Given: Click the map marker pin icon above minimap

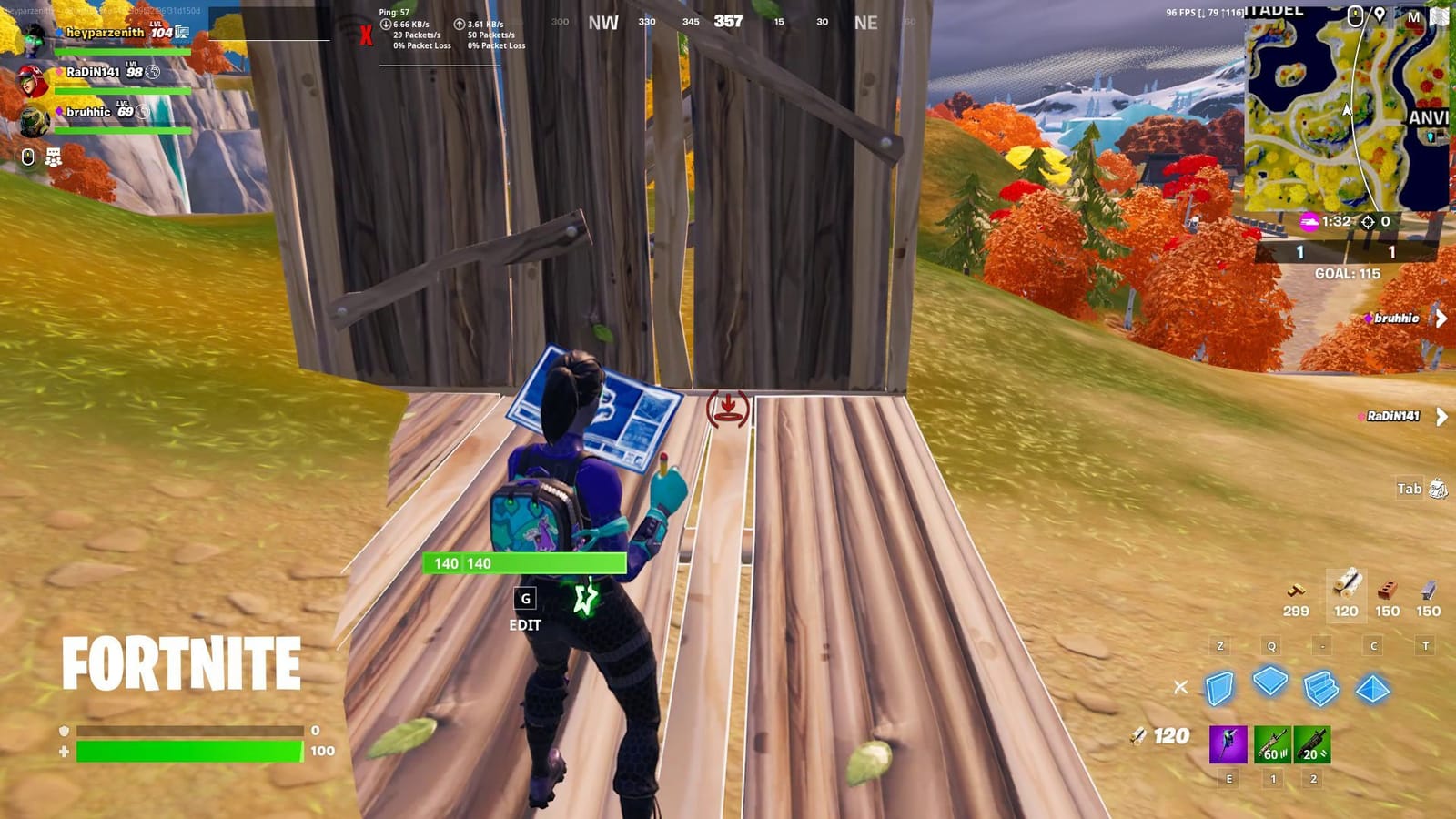Looking at the screenshot, I should coord(1380,15).
